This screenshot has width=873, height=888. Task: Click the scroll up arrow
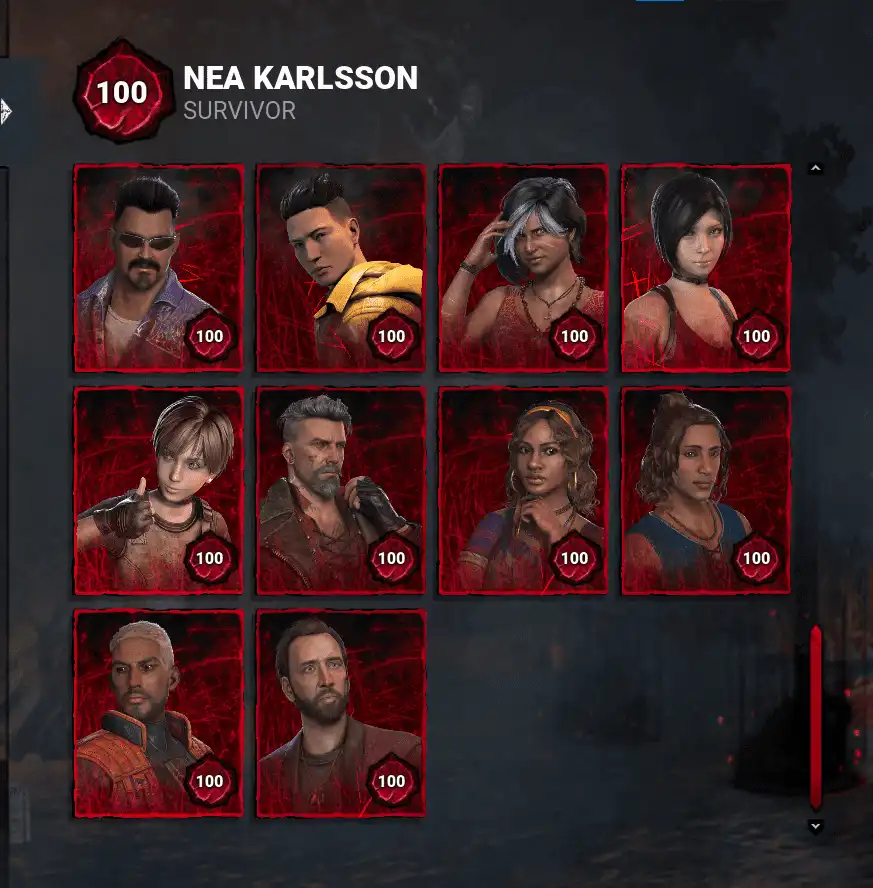[x=816, y=169]
